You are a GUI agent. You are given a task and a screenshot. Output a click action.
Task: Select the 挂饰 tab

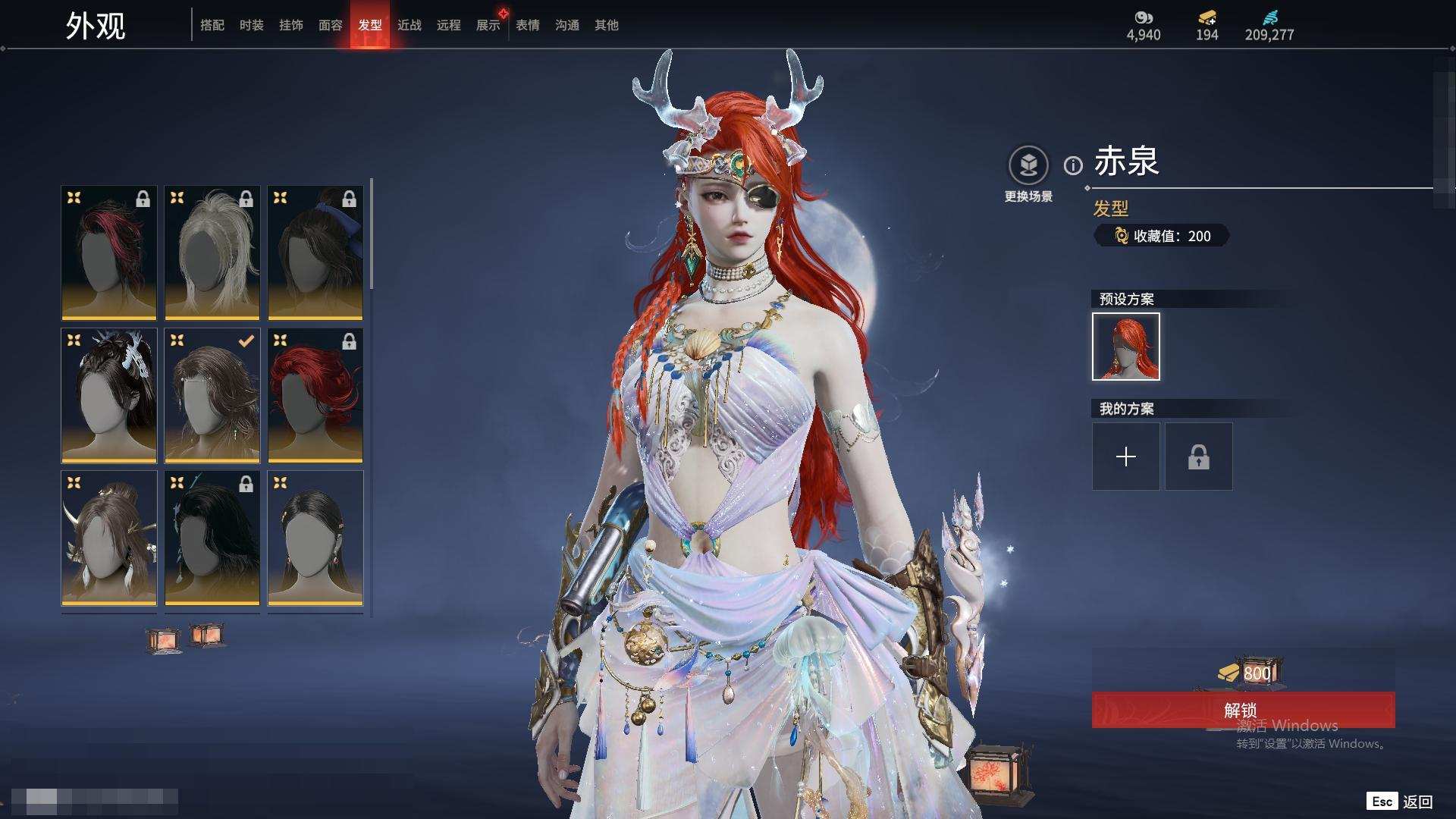point(291,25)
